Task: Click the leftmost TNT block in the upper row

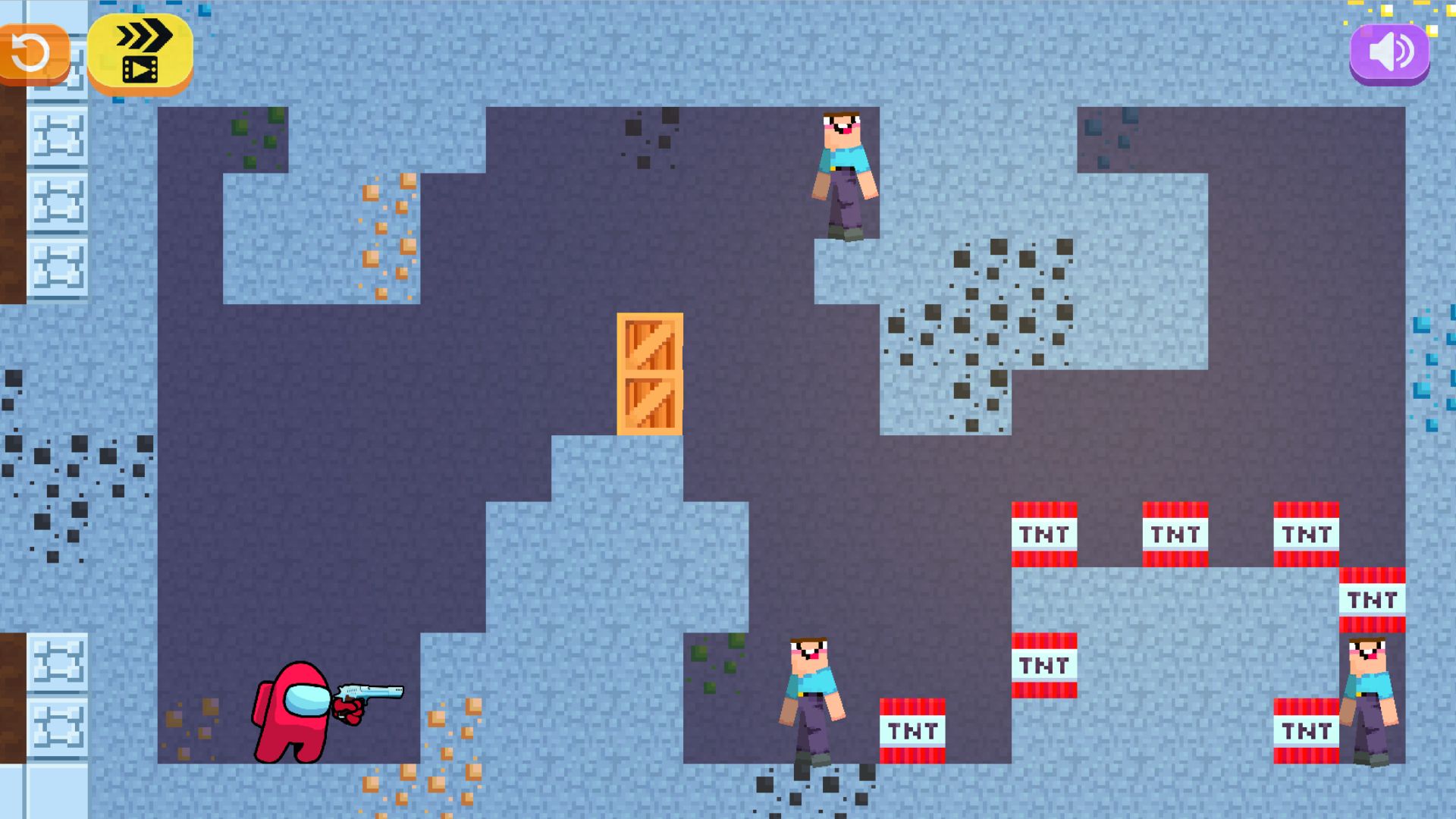Action: click(x=1045, y=535)
